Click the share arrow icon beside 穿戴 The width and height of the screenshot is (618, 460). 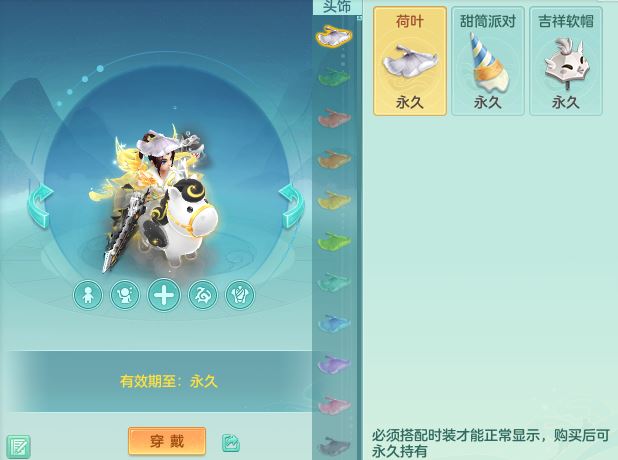click(x=231, y=442)
